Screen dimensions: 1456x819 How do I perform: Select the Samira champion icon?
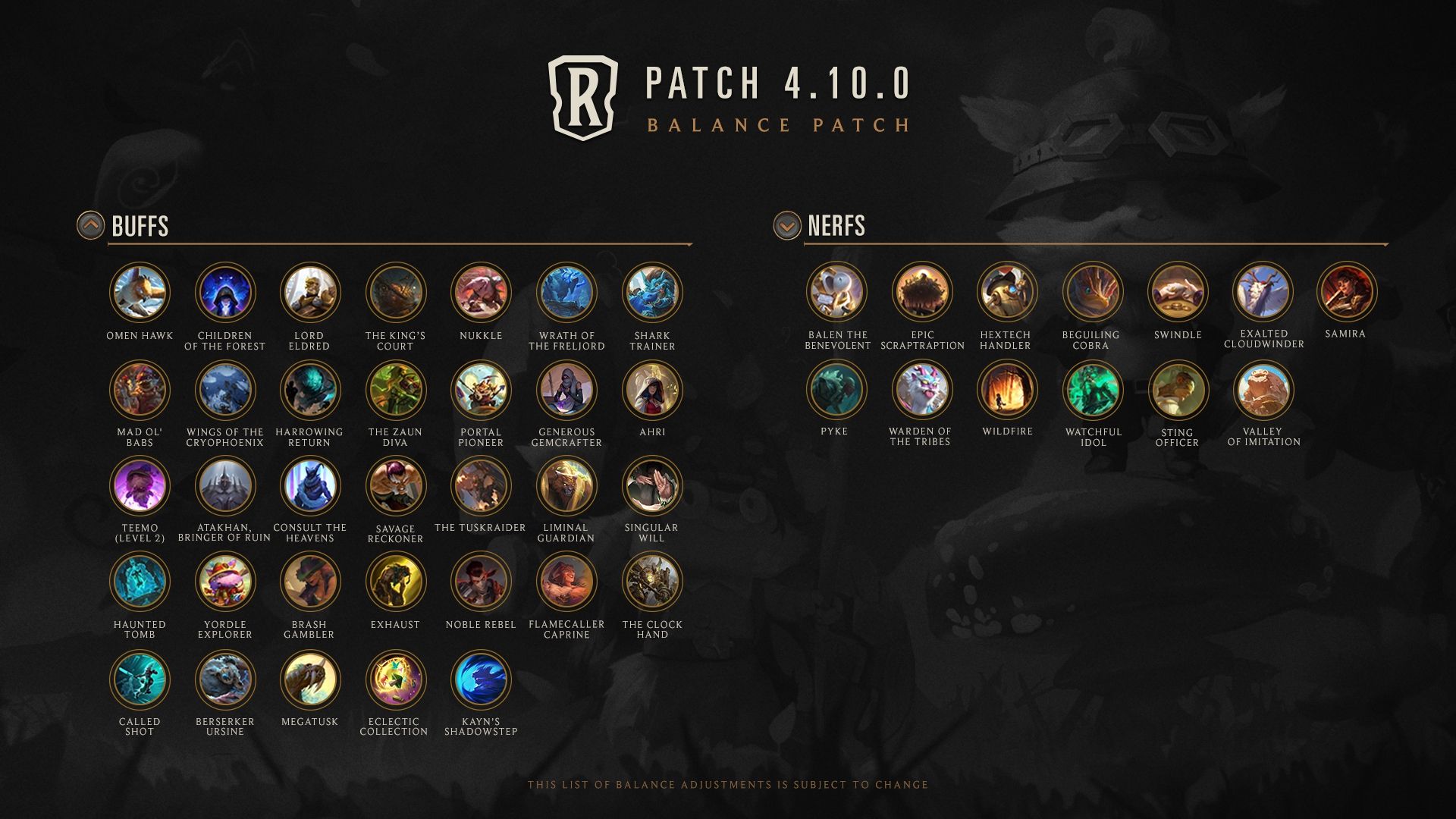click(1347, 292)
